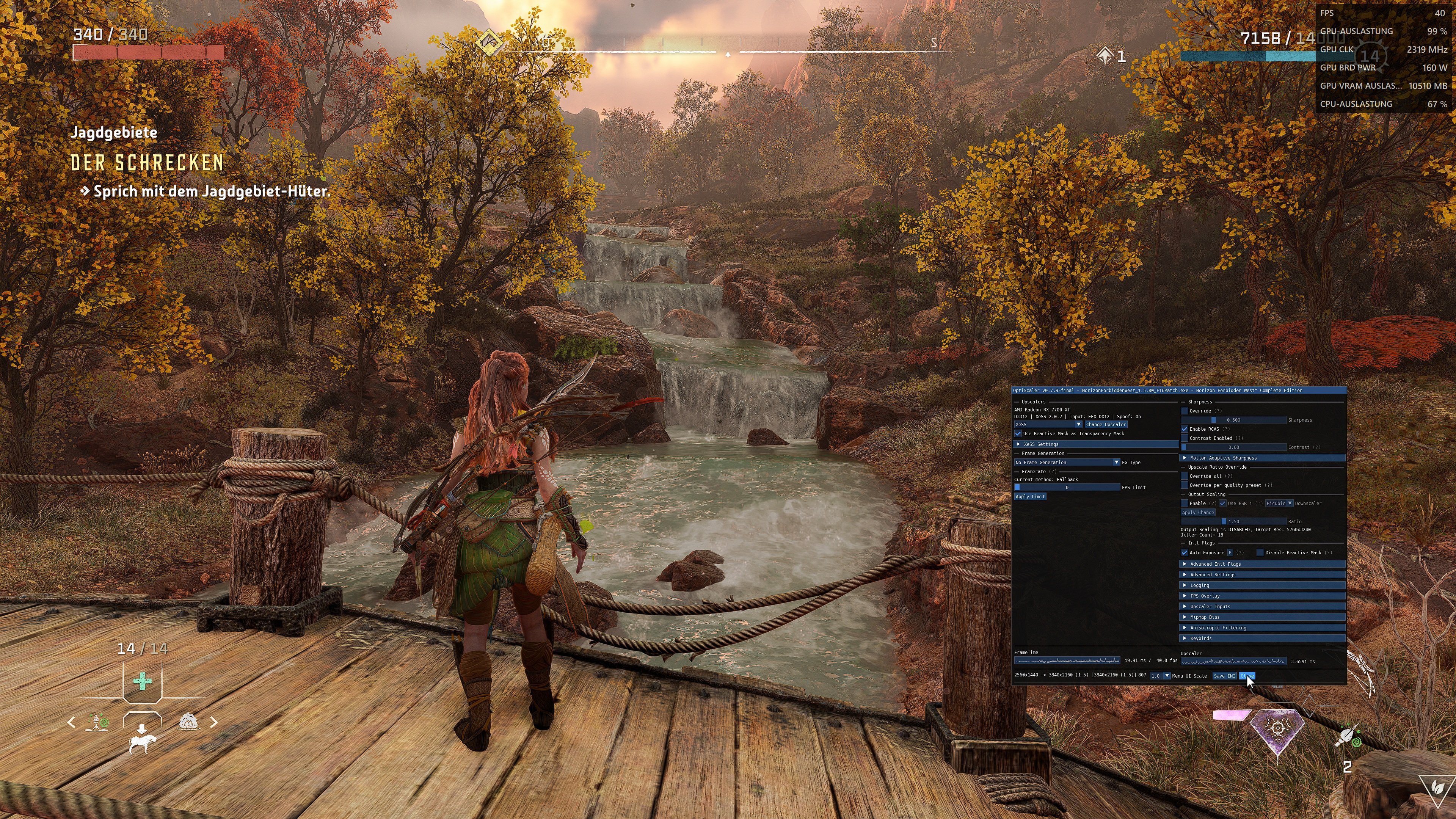Save the INI configuration
1456x819 pixels.
pyautogui.click(x=1224, y=675)
